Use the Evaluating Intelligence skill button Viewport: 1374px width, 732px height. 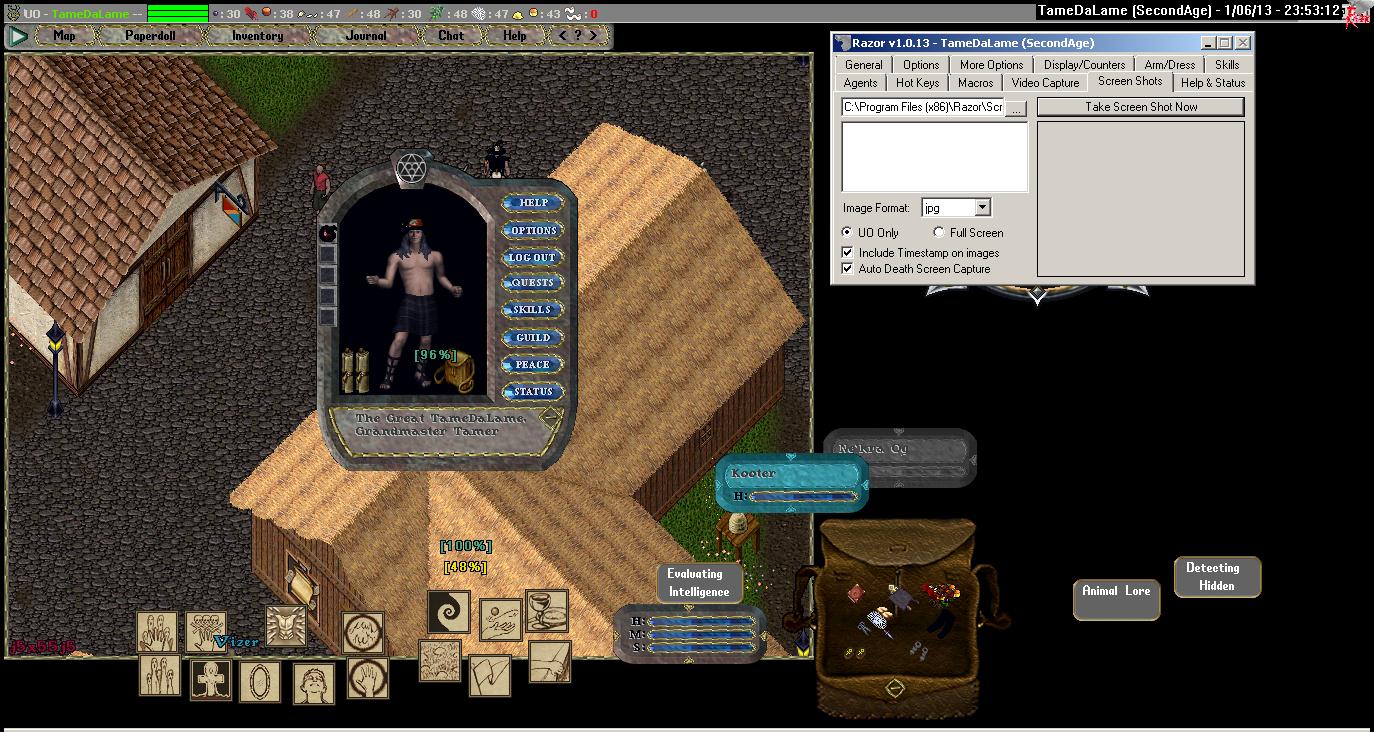point(699,583)
